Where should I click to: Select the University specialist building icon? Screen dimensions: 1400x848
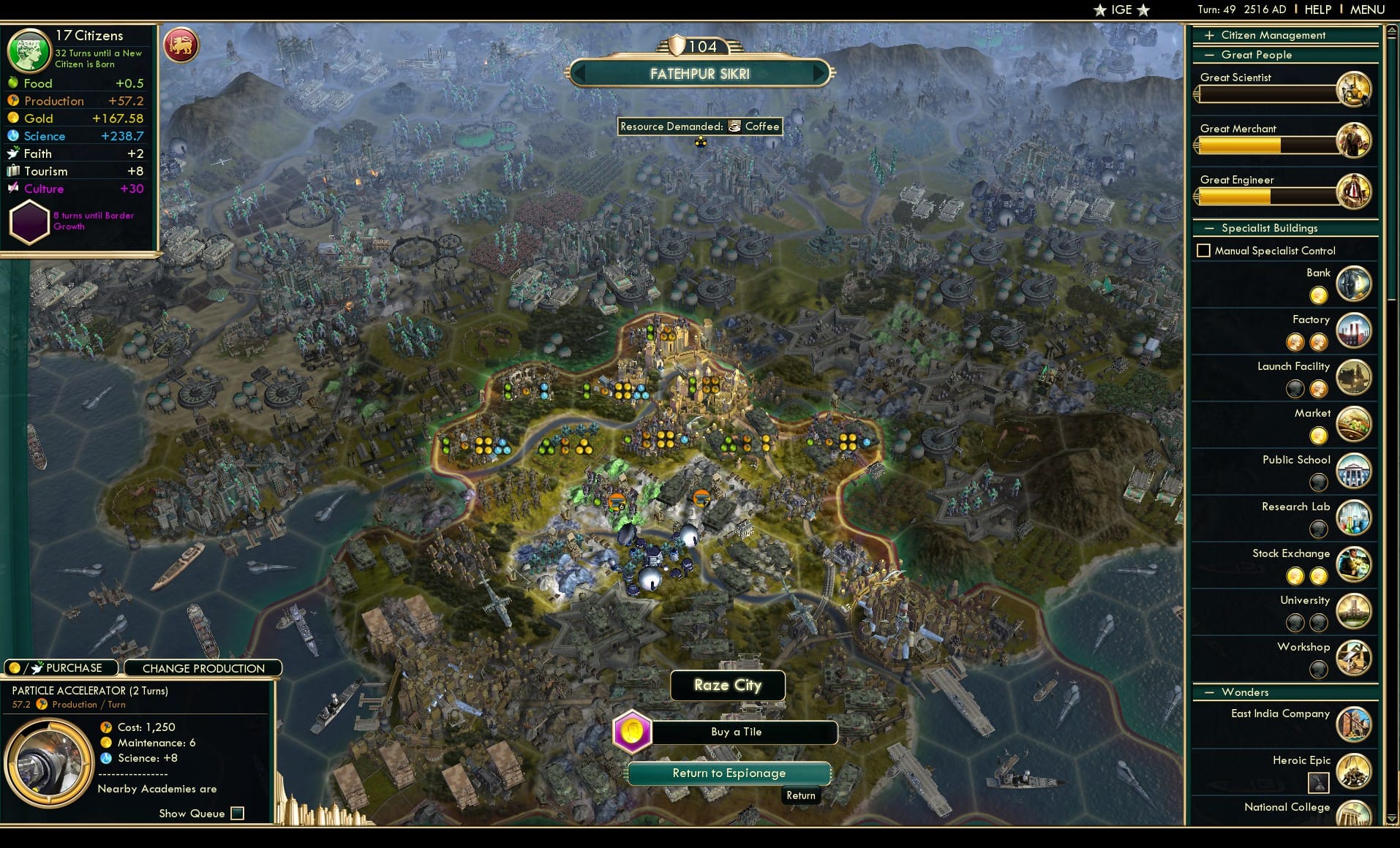pos(1355,612)
